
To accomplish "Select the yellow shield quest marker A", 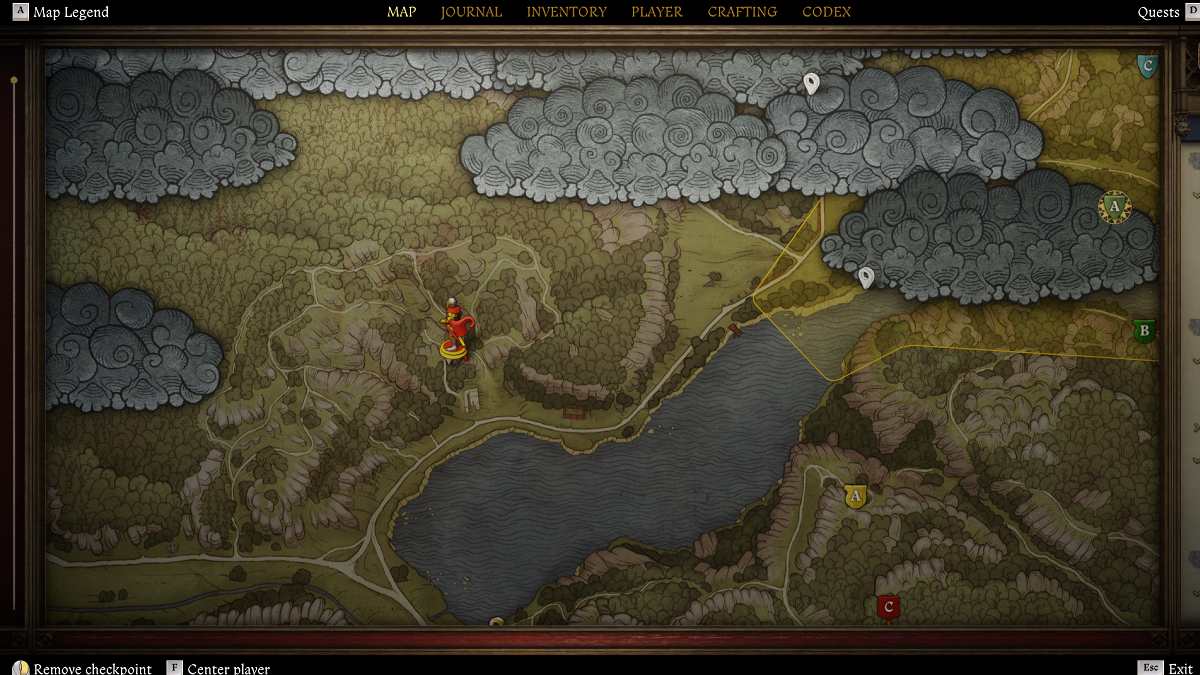I will click(855, 496).
